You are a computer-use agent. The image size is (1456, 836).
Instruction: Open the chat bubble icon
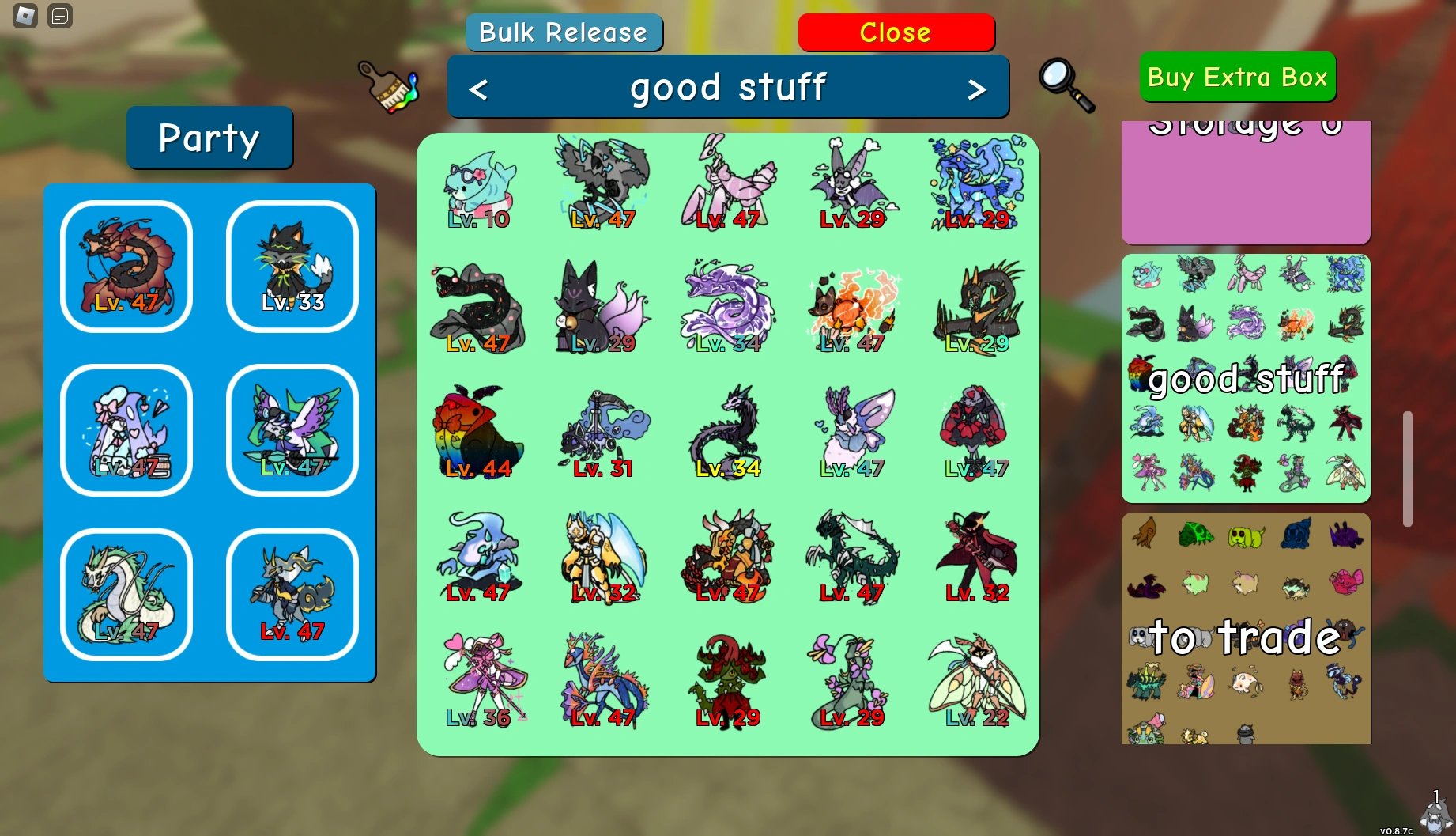[58, 16]
